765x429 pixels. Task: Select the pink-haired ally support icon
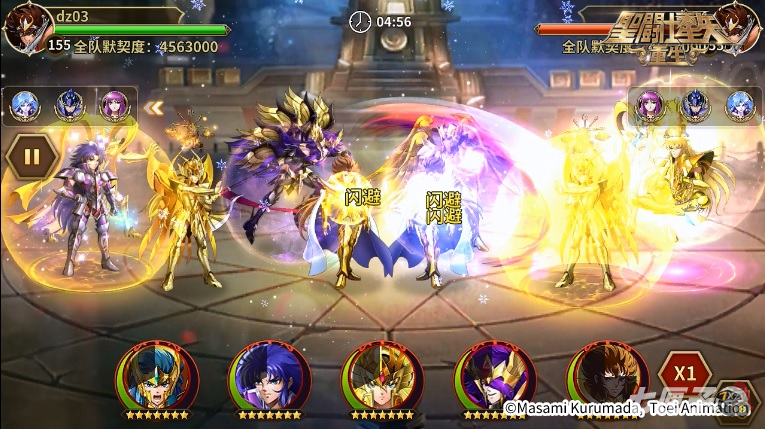[x=112, y=104]
